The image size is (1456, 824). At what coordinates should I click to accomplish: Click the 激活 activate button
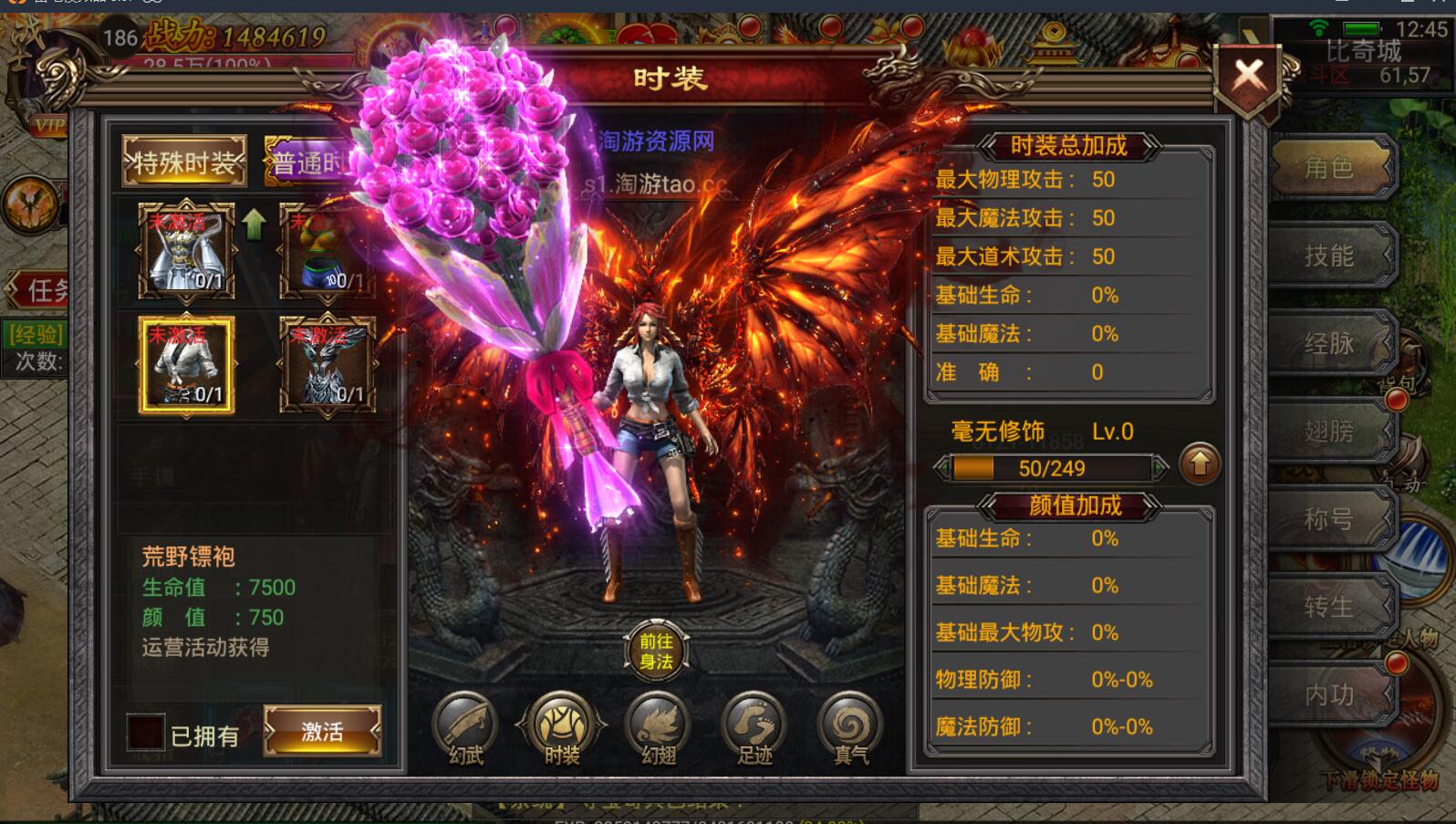322,731
